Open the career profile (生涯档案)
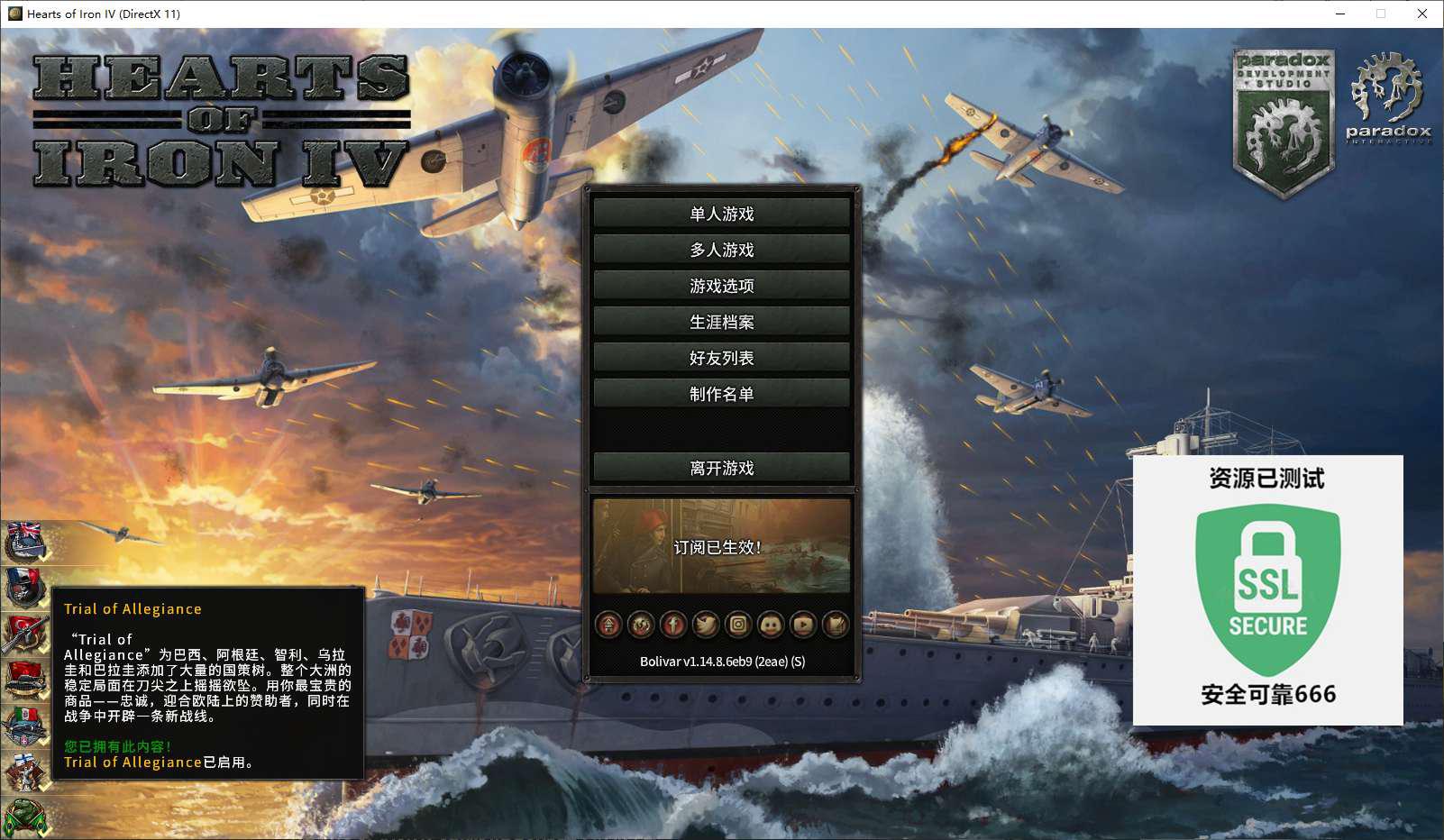This screenshot has width=1444, height=840. pyautogui.click(x=721, y=322)
